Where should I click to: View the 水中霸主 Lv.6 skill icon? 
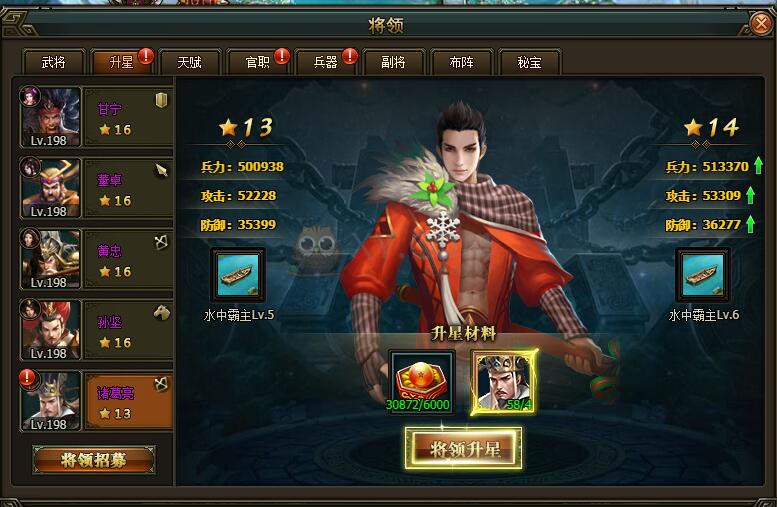[x=703, y=275]
